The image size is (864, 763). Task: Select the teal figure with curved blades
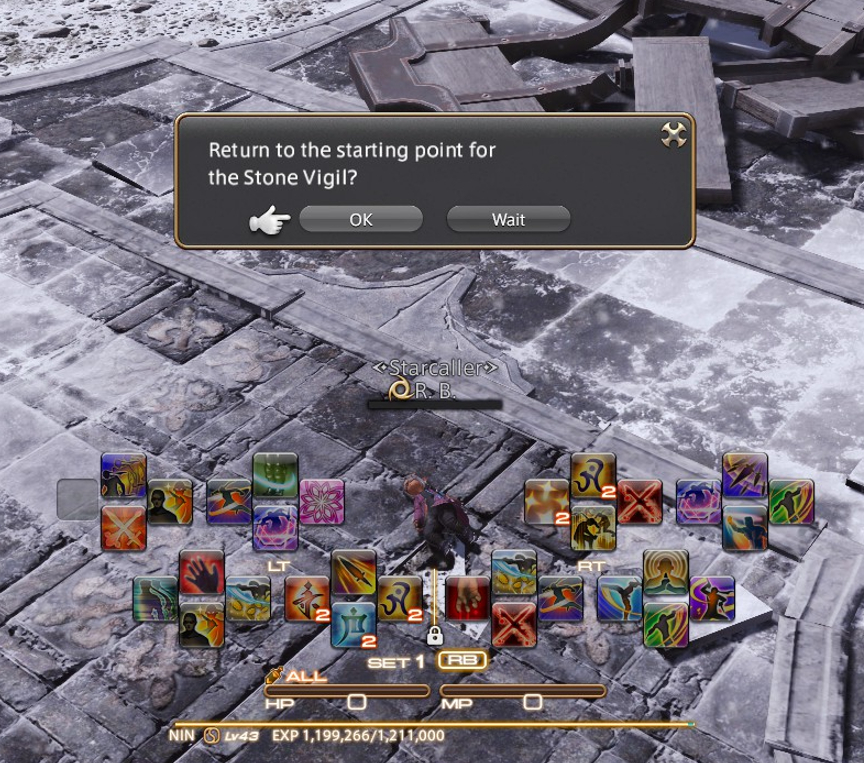point(155,599)
